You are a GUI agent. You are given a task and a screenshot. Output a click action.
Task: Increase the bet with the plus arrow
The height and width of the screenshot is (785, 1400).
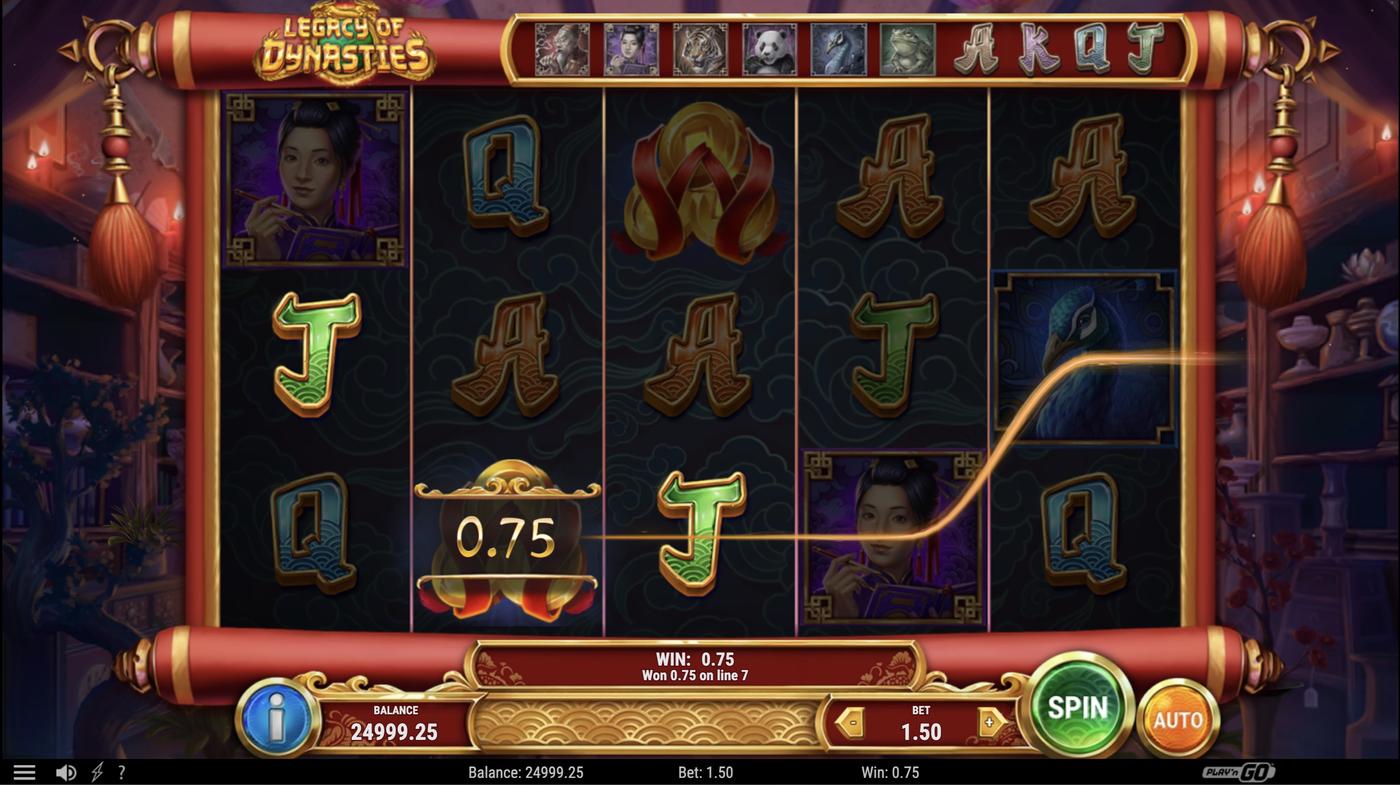(x=991, y=723)
